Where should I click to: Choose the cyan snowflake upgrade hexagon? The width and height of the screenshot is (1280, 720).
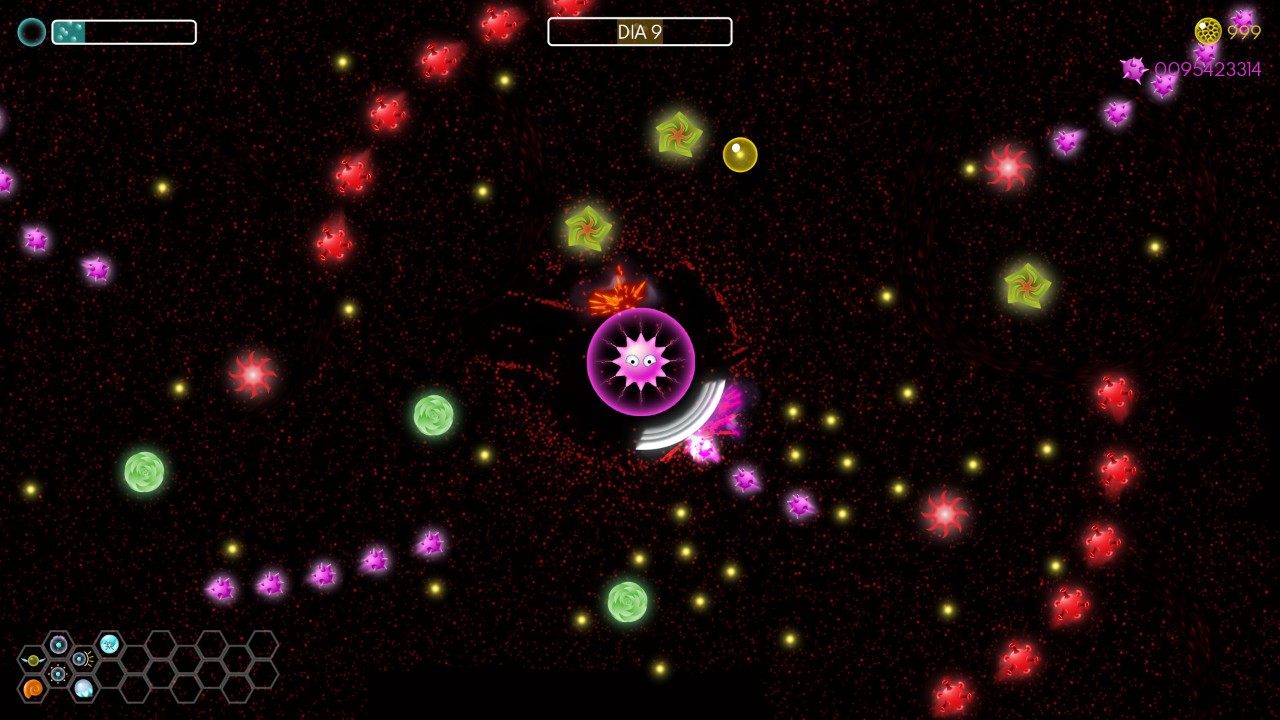tap(109, 645)
